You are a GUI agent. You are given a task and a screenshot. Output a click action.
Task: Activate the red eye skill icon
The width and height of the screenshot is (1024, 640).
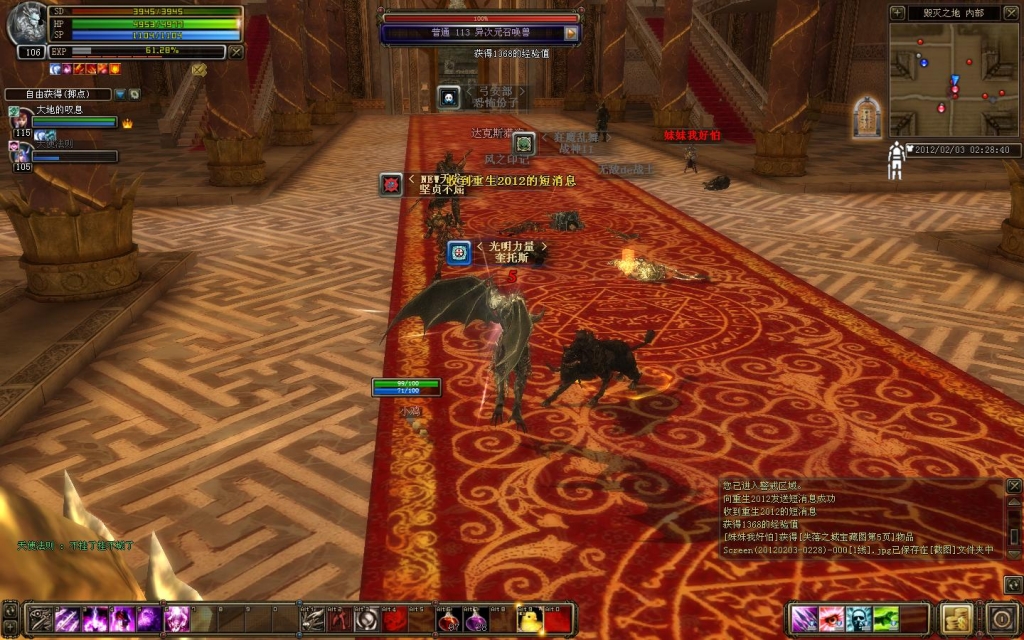[831, 619]
